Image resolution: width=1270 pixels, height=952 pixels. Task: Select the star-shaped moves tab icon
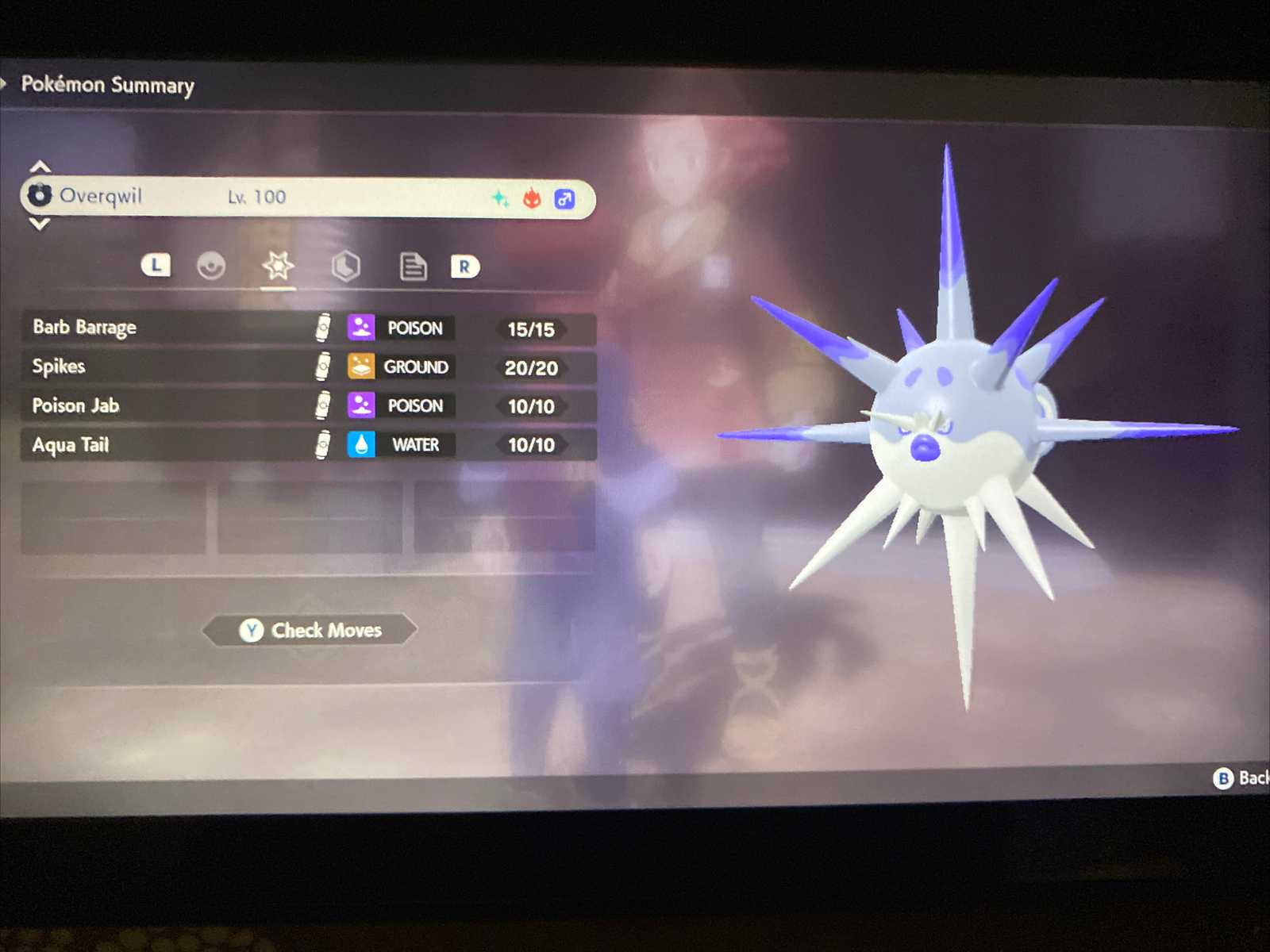pyautogui.click(x=277, y=267)
